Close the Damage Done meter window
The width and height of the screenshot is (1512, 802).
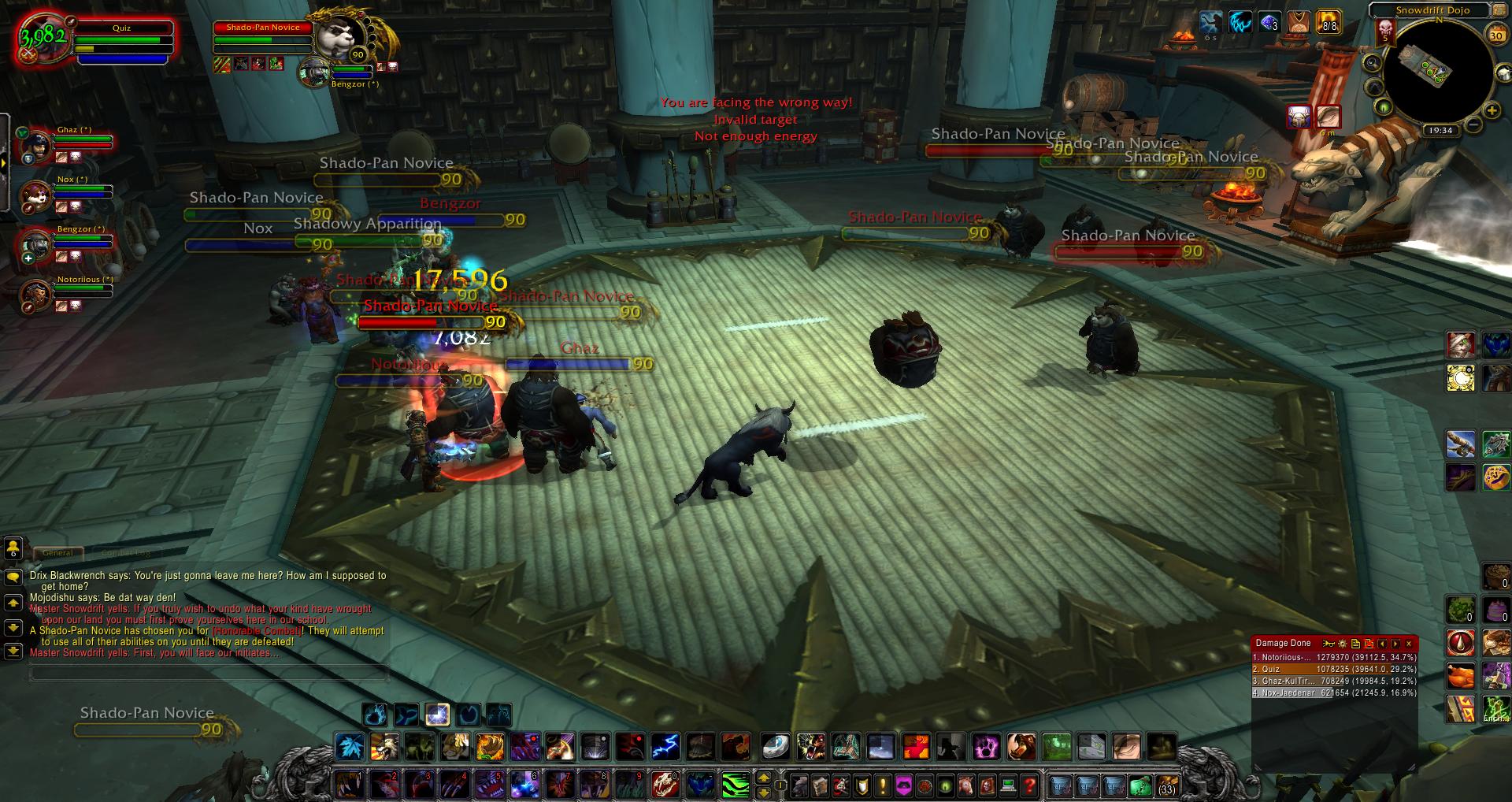[x=1409, y=644]
